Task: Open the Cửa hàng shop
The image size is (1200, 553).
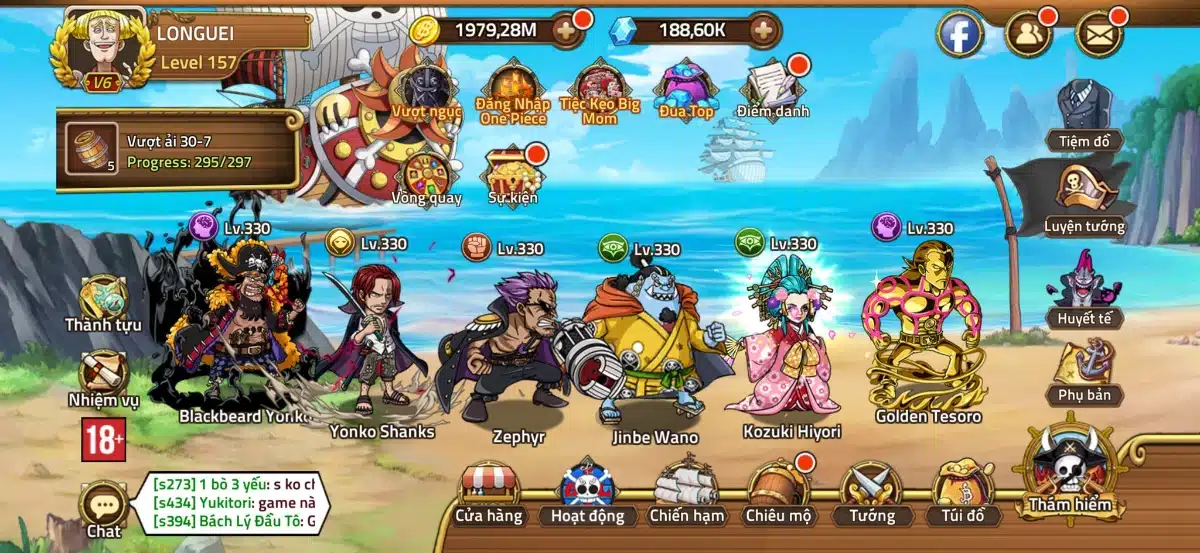Action: click(x=489, y=490)
